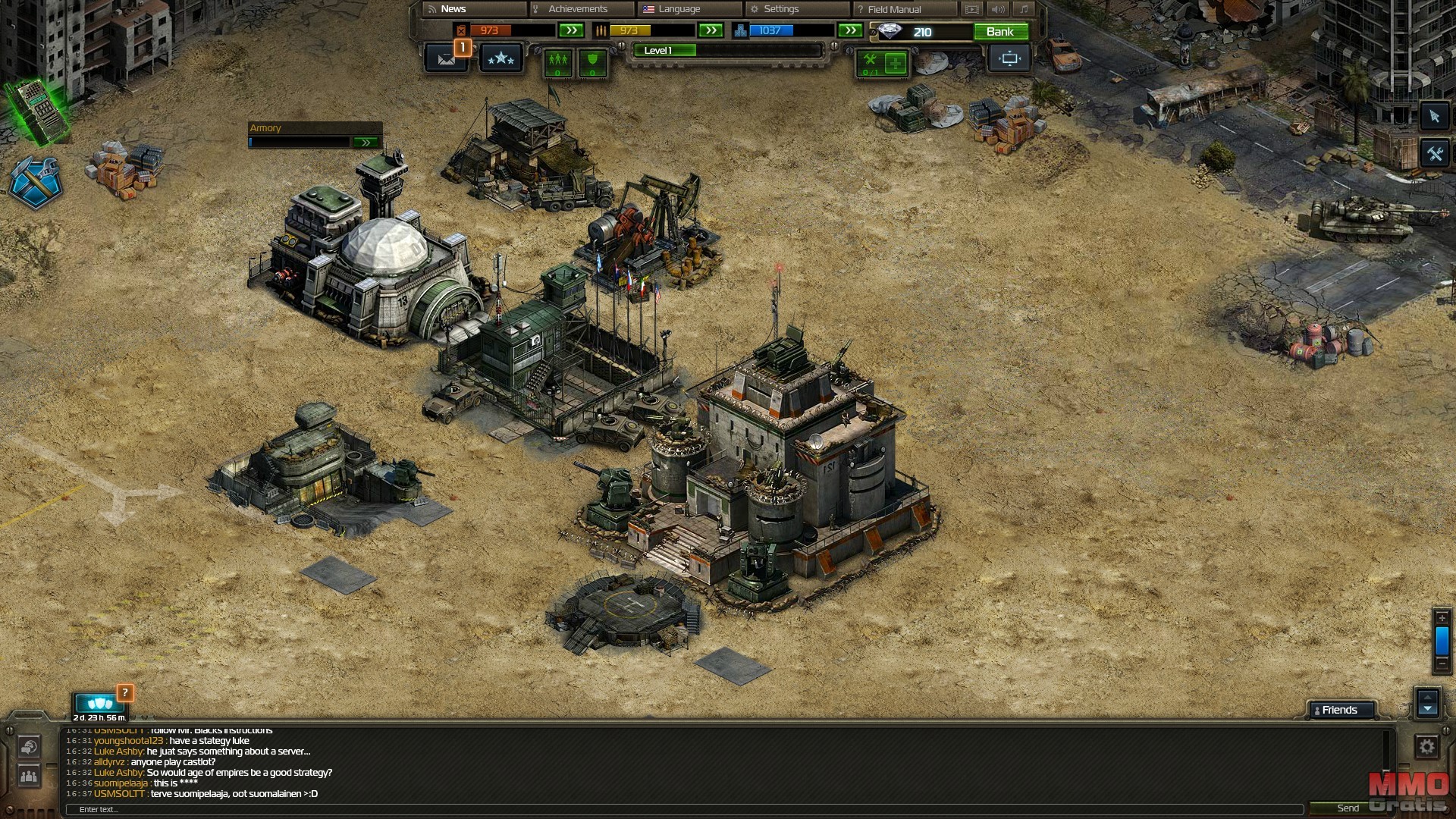Click the Armory progress arrow button
Screen dimensions: 1456x819
coord(366,143)
